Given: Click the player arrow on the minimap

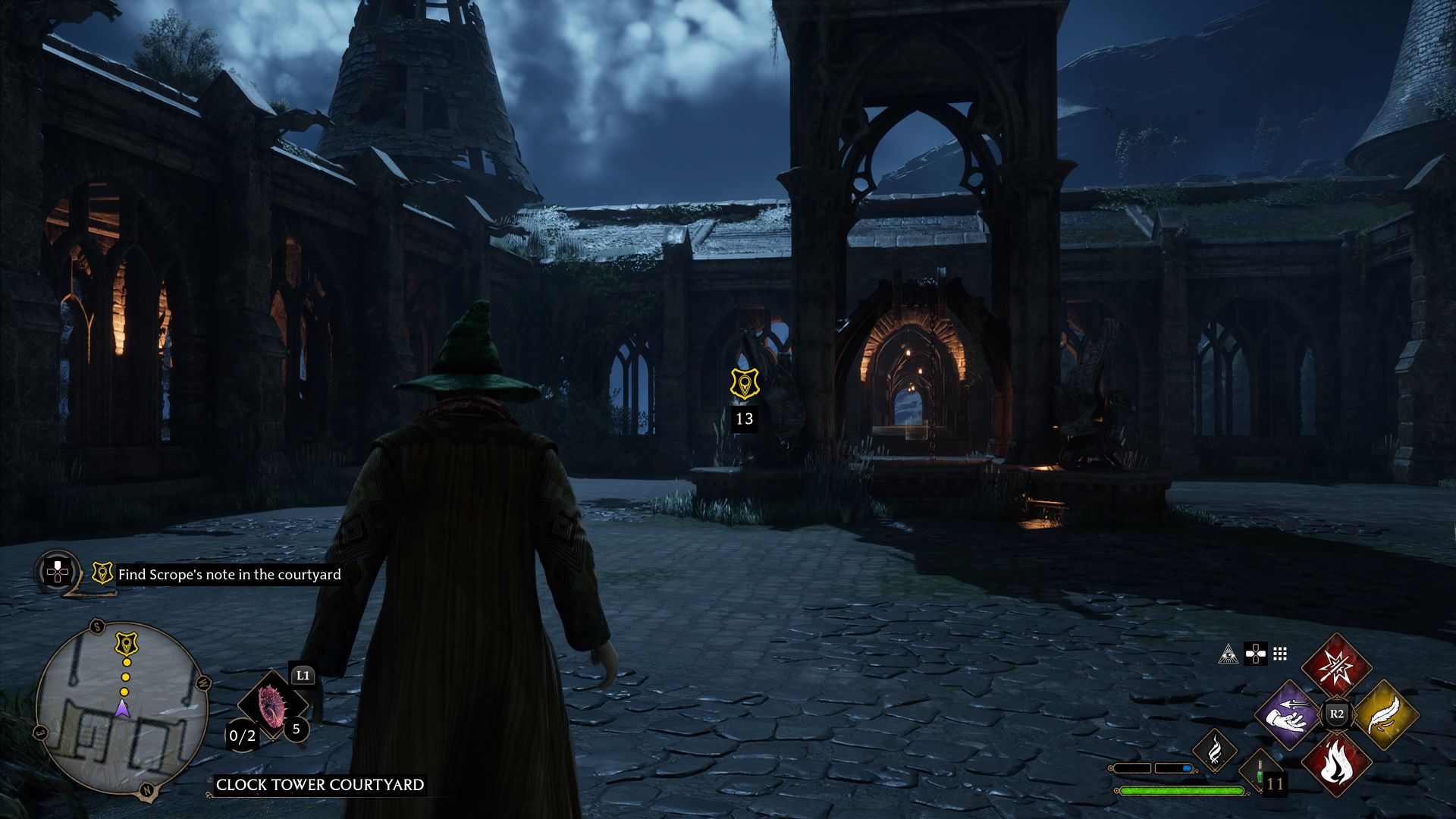Looking at the screenshot, I should click(121, 709).
